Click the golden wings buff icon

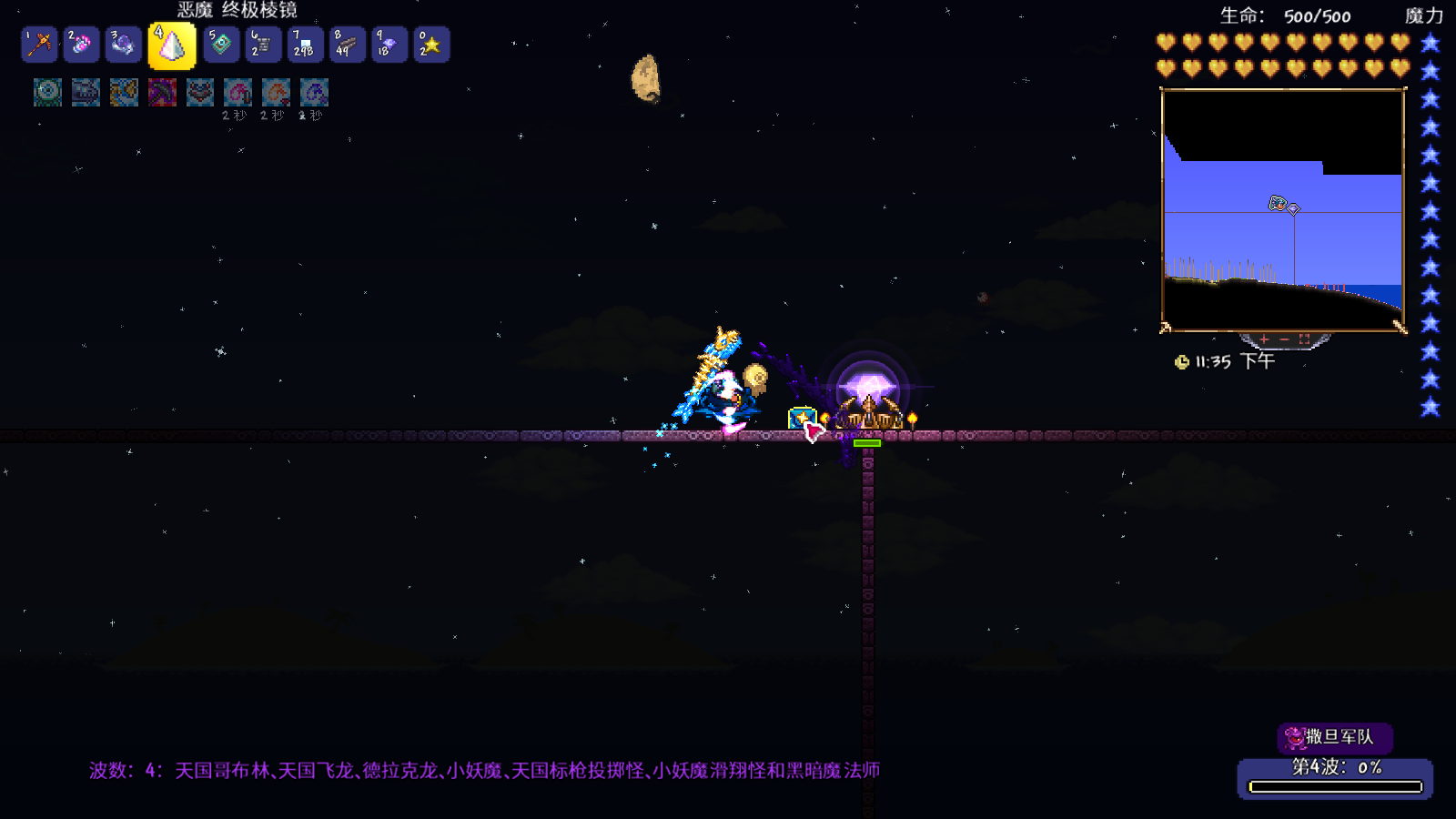tap(124, 92)
